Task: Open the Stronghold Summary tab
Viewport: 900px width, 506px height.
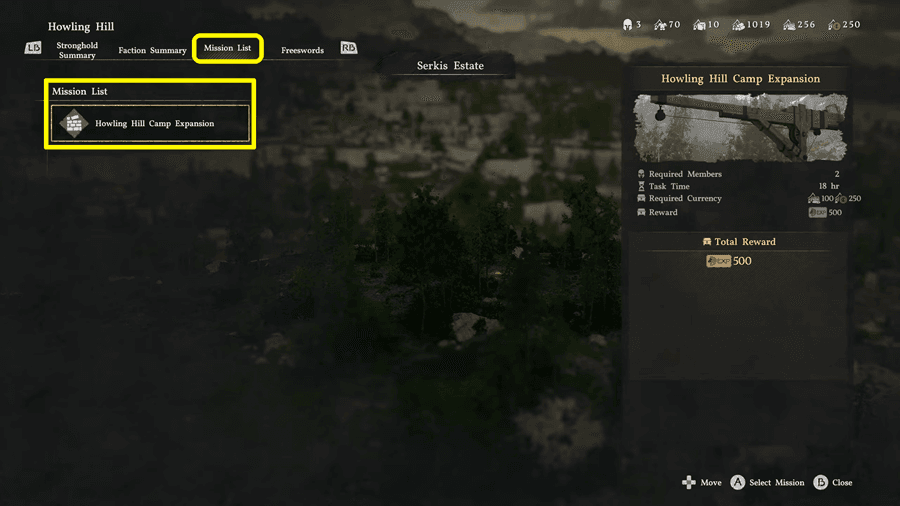Action: pos(77,50)
